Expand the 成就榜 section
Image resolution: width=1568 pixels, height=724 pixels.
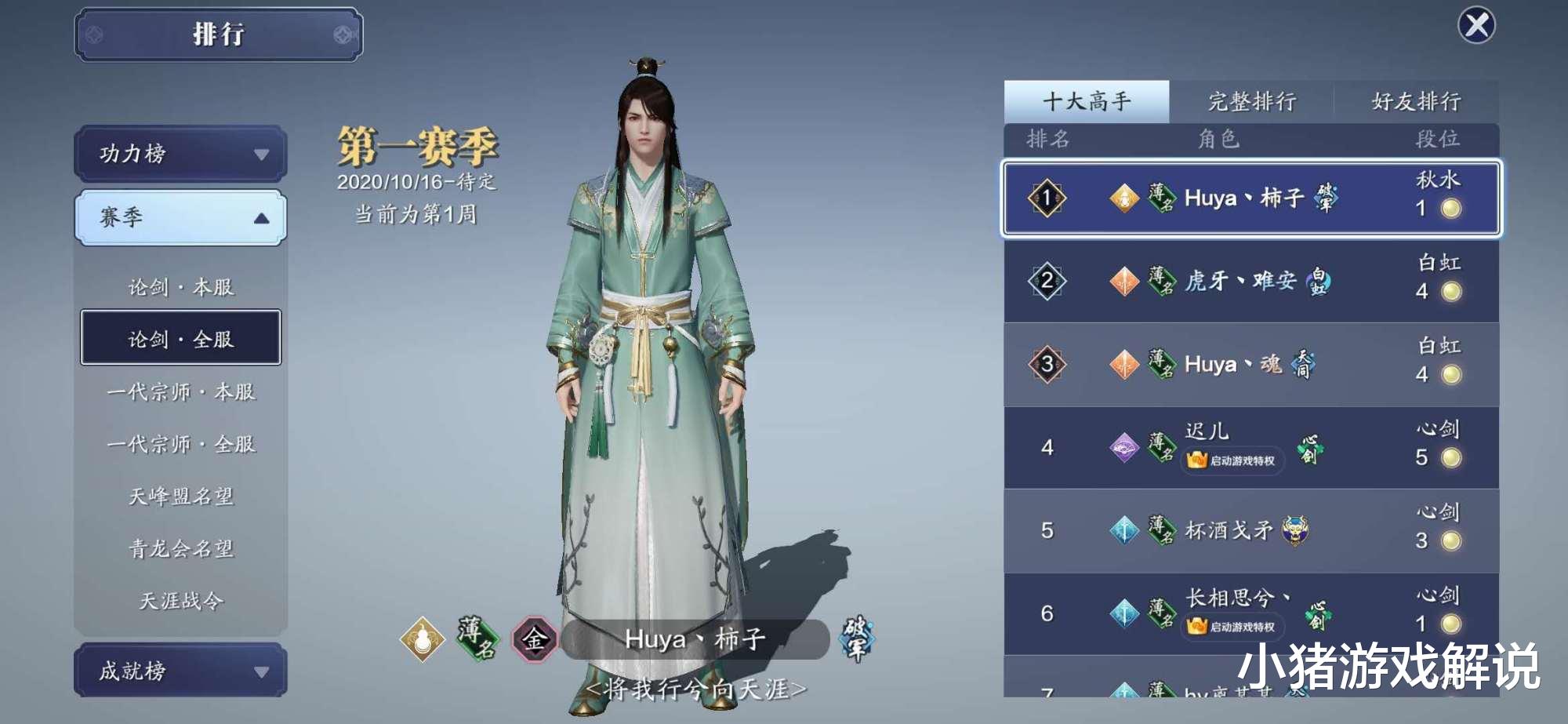pyautogui.click(x=180, y=668)
